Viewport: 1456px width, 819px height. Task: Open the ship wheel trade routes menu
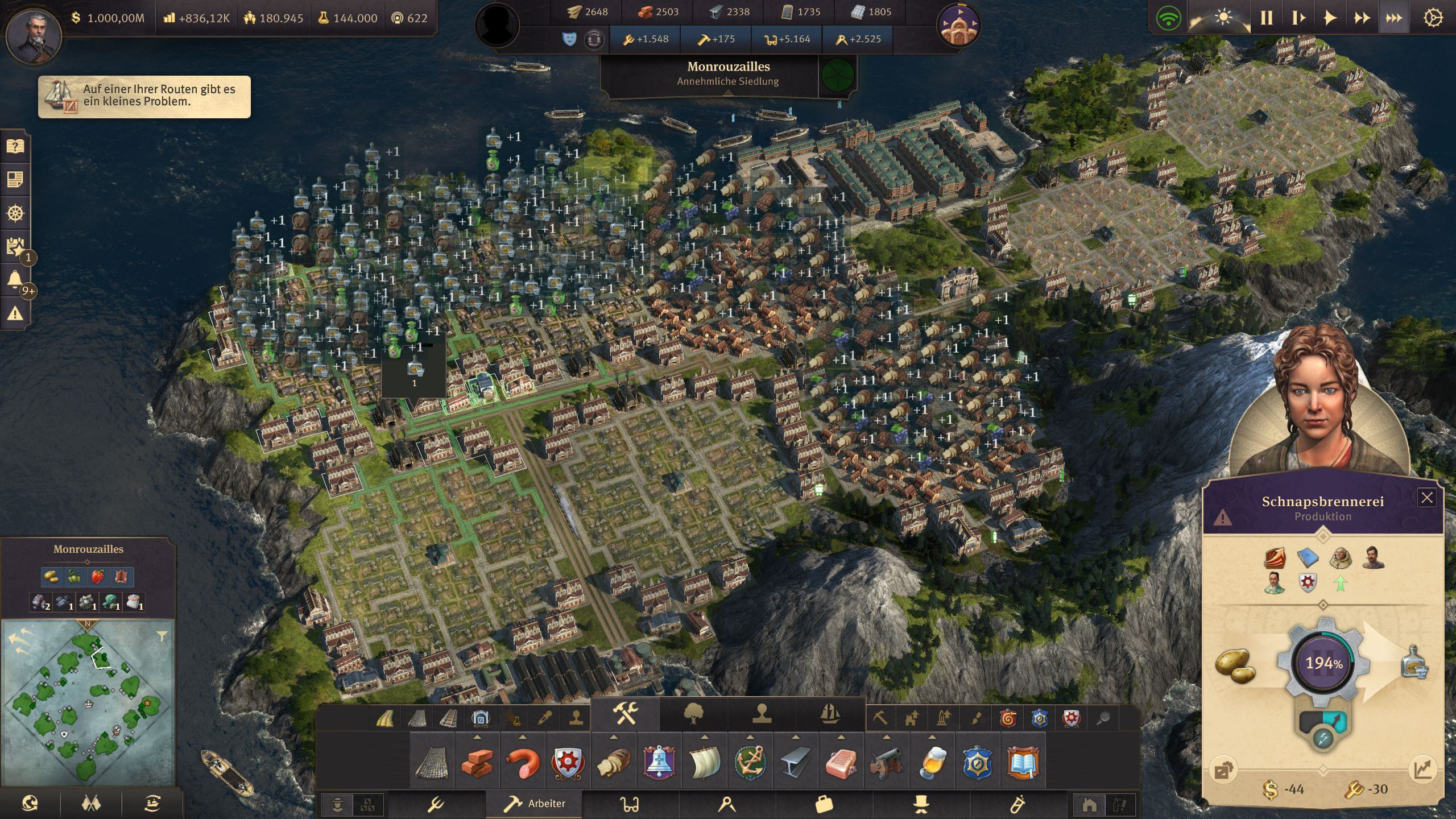click(x=15, y=213)
